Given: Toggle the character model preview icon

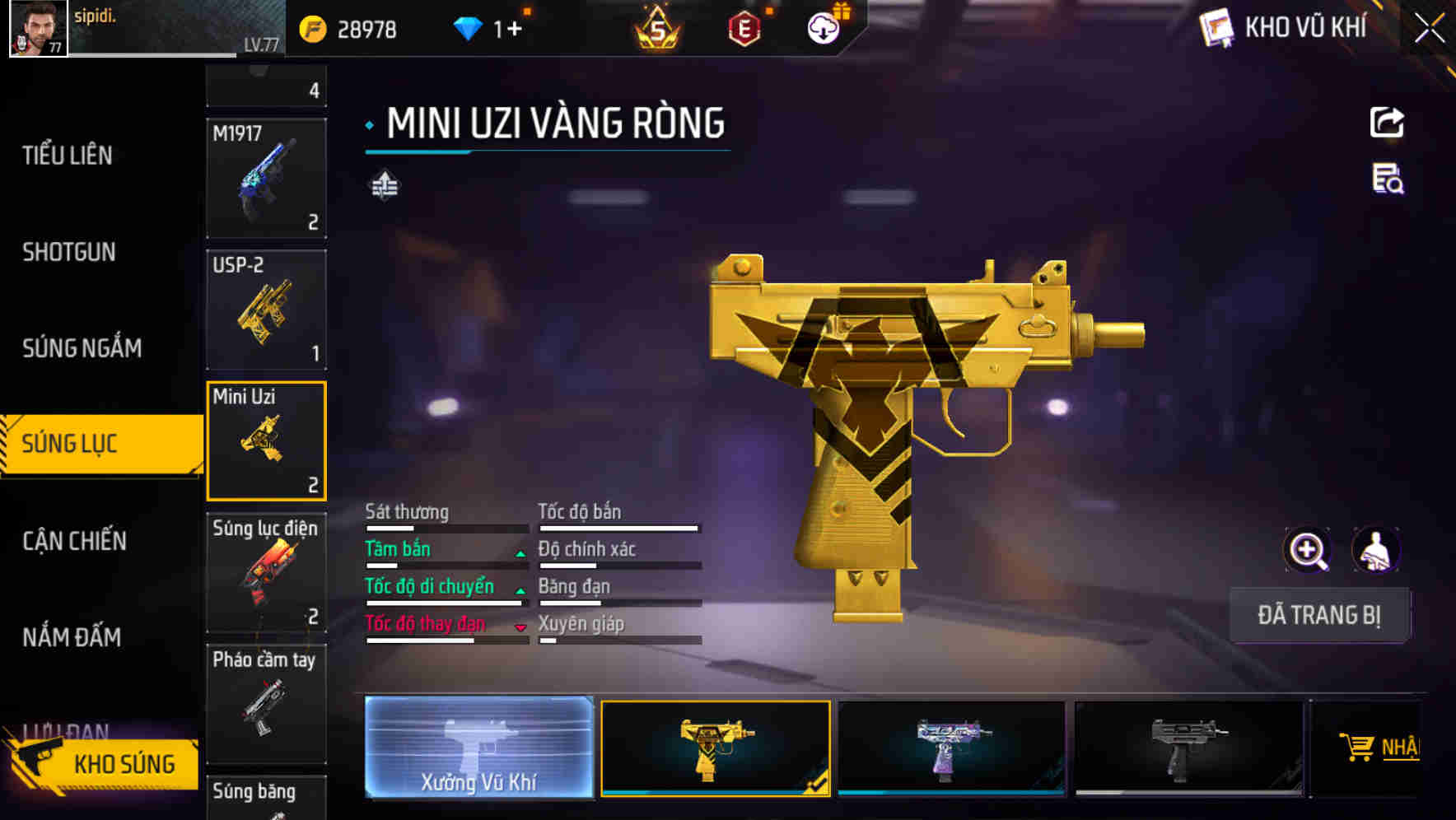Looking at the screenshot, I should (x=1374, y=550).
